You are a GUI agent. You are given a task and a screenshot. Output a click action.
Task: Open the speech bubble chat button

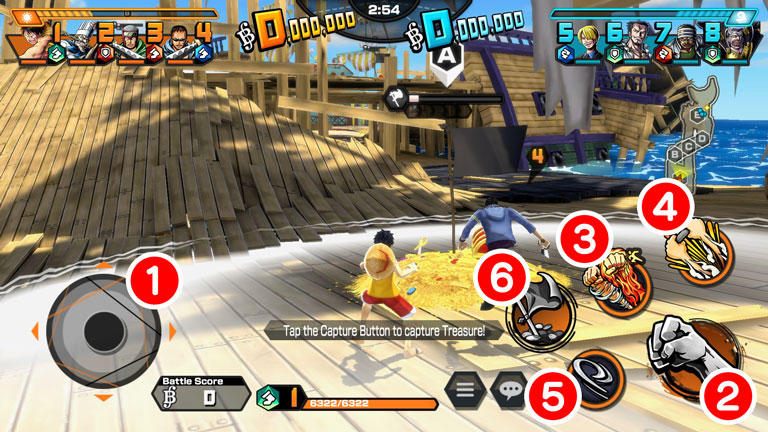click(x=510, y=388)
